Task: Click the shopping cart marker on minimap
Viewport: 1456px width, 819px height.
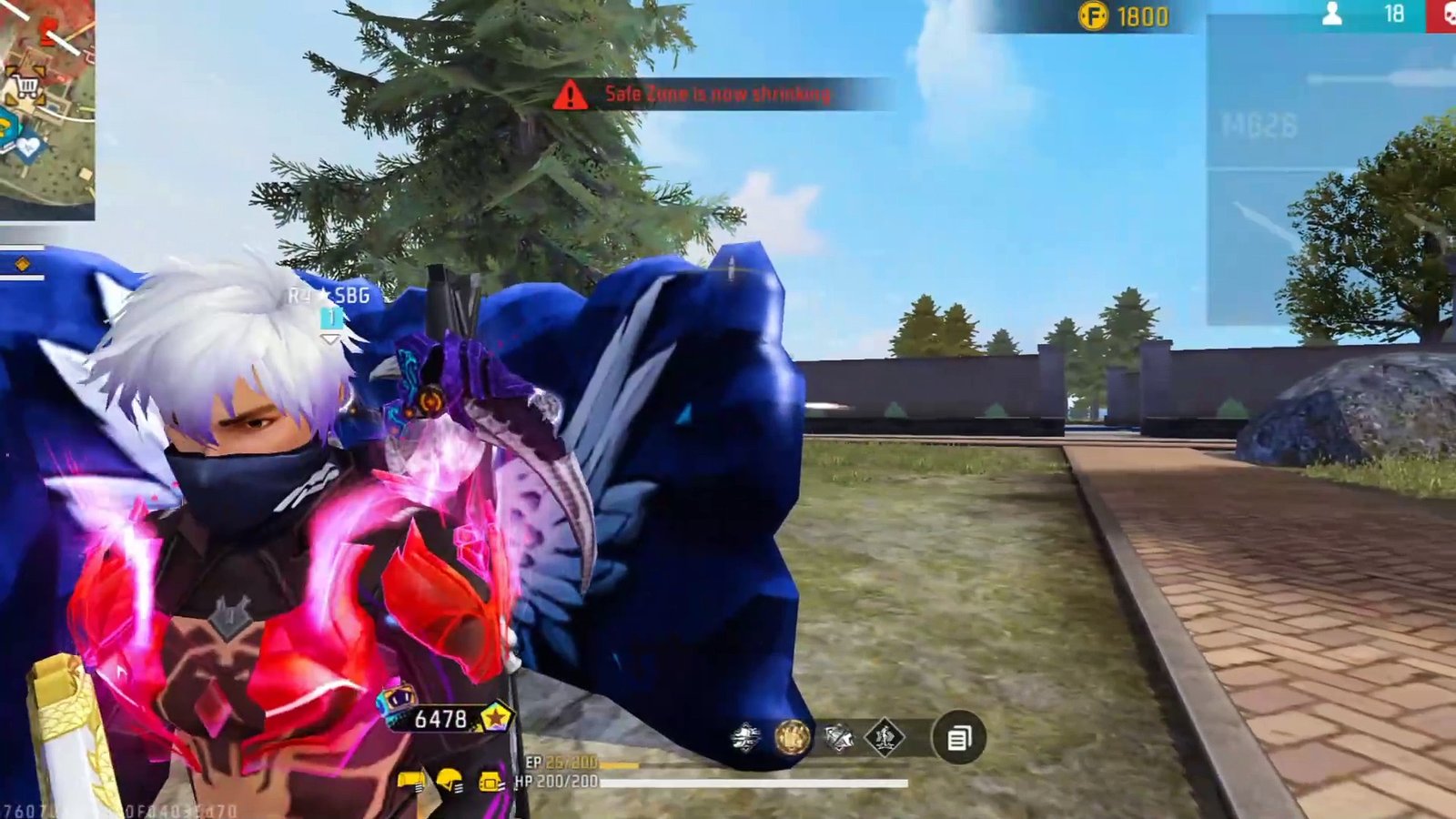Action: tap(27, 87)
